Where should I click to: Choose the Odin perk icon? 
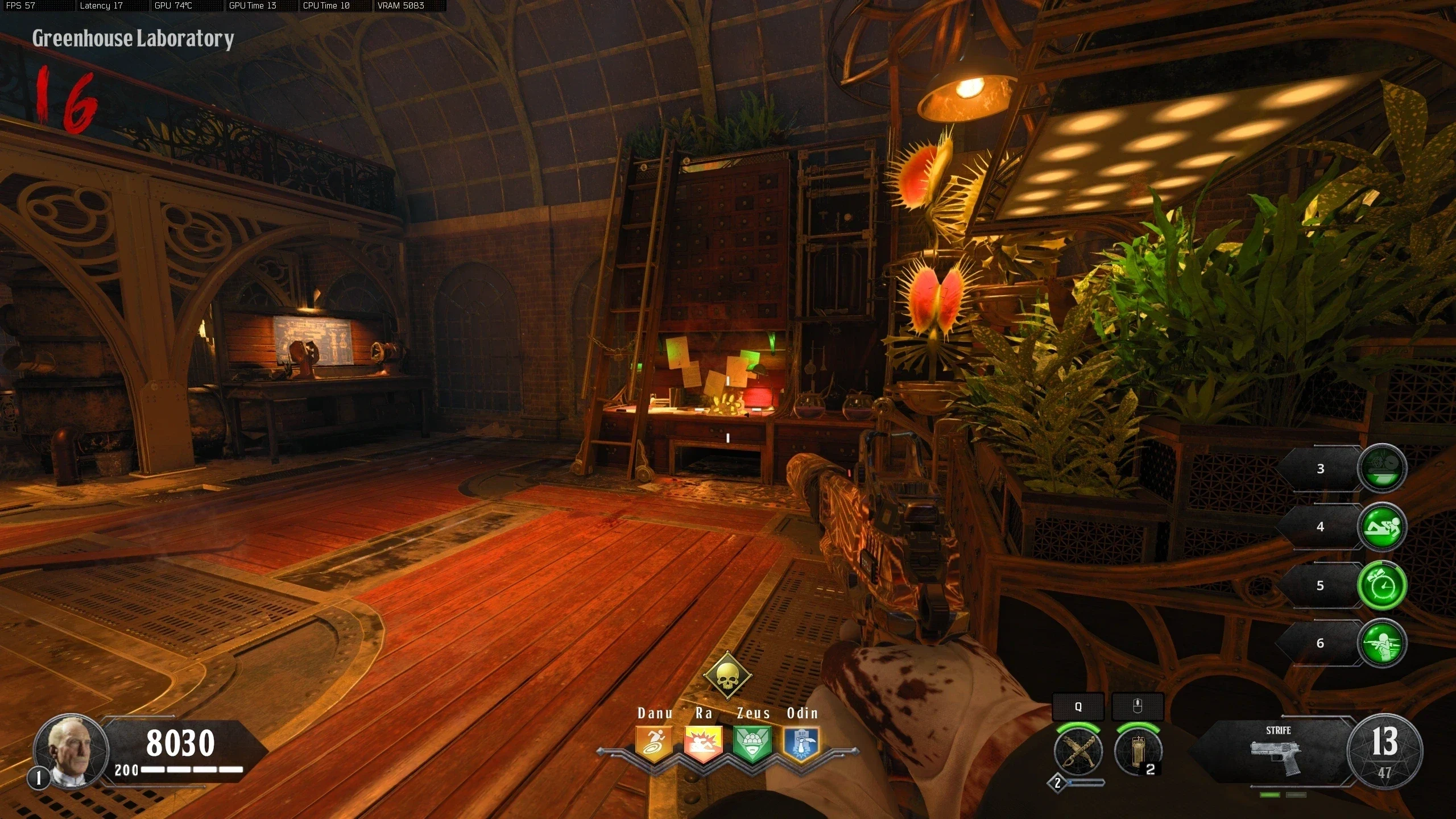tap(801, 744)
